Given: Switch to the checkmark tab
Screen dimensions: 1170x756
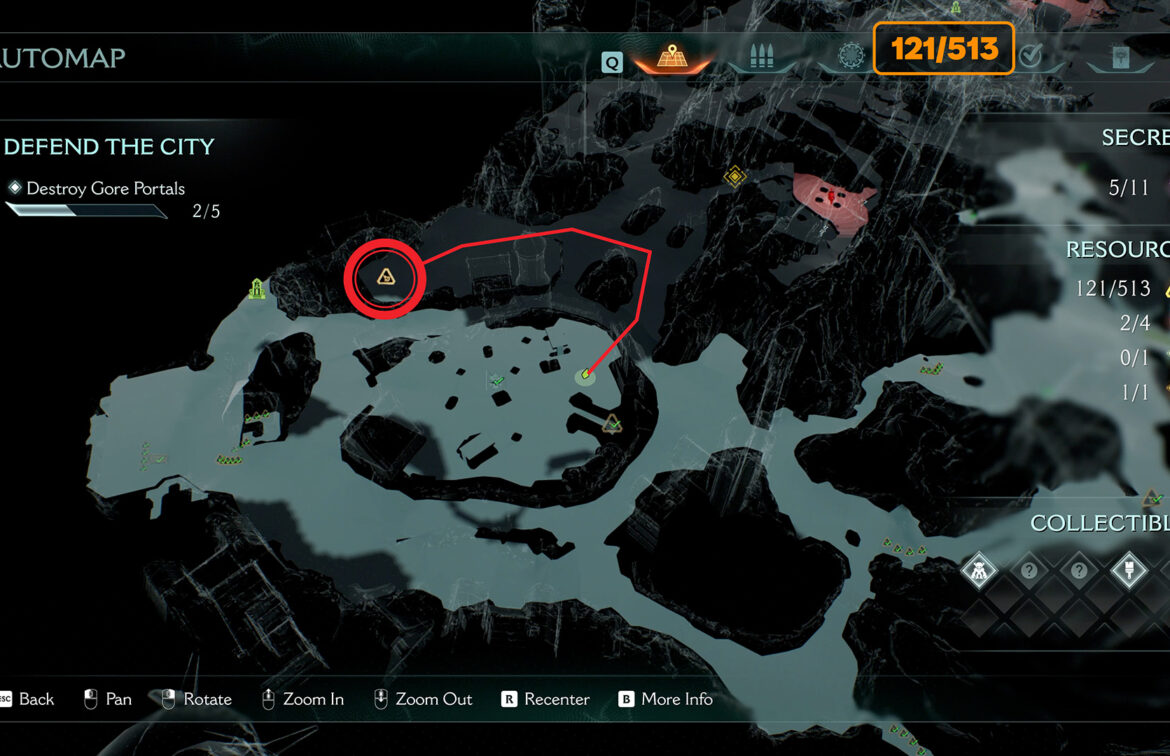Looking at the screenshot, I should [x=1031, y=57].
